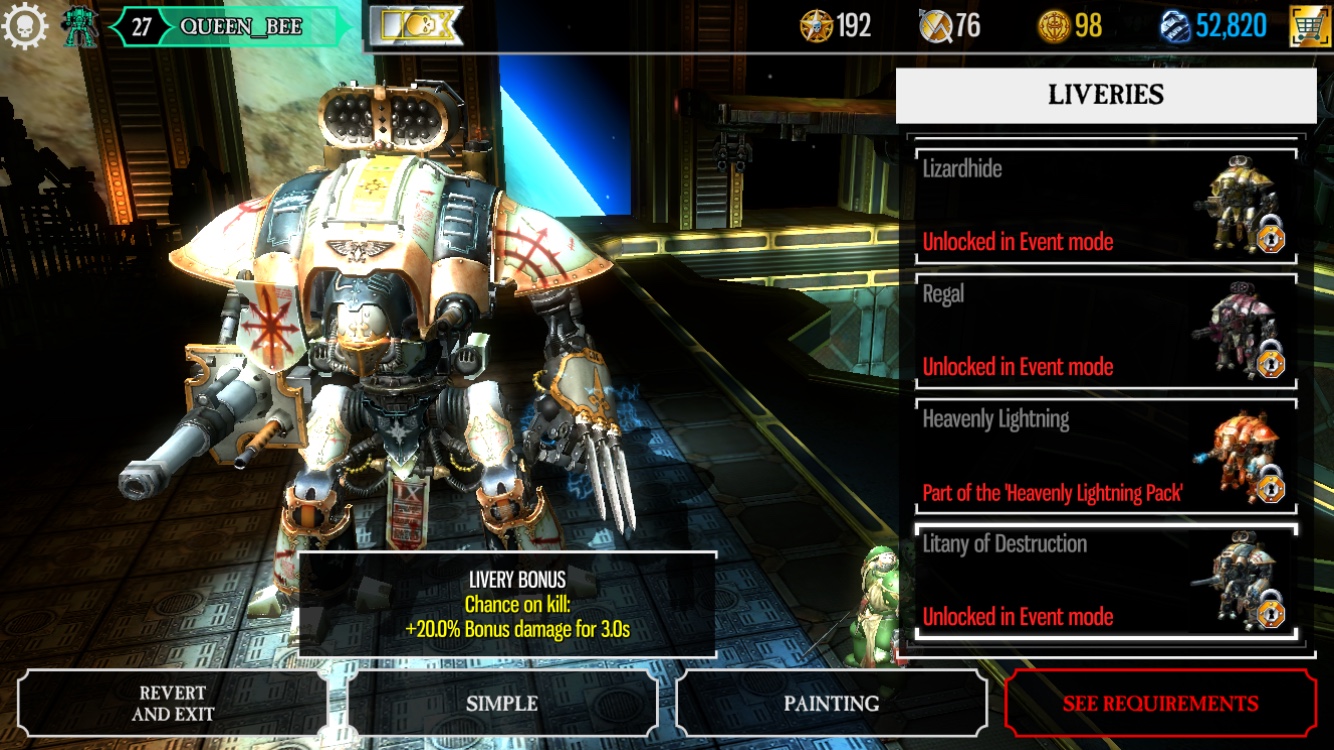Pick the Litany of Destruction livery
This screenshot has width=1334, height=750.
(x=1104, y=581)
